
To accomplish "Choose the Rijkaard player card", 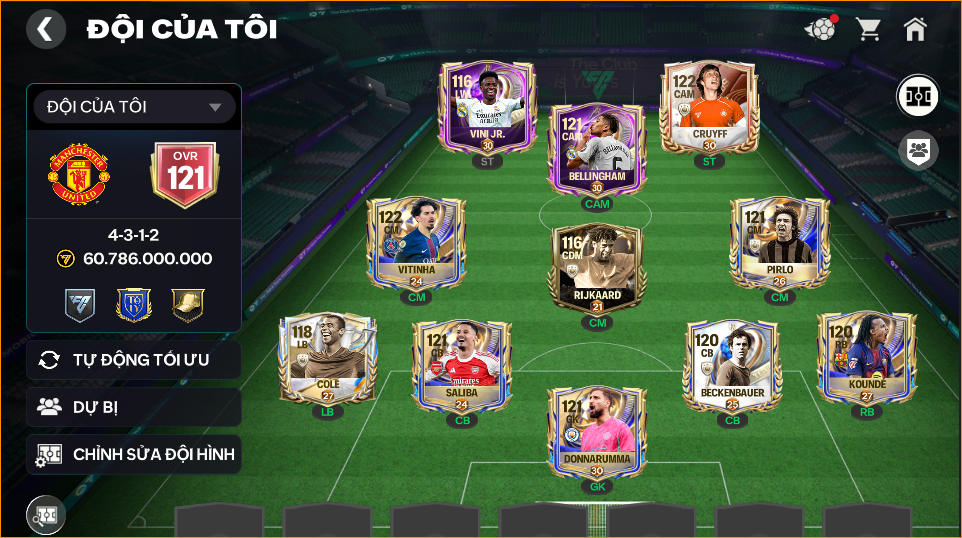I will [597, 269].
